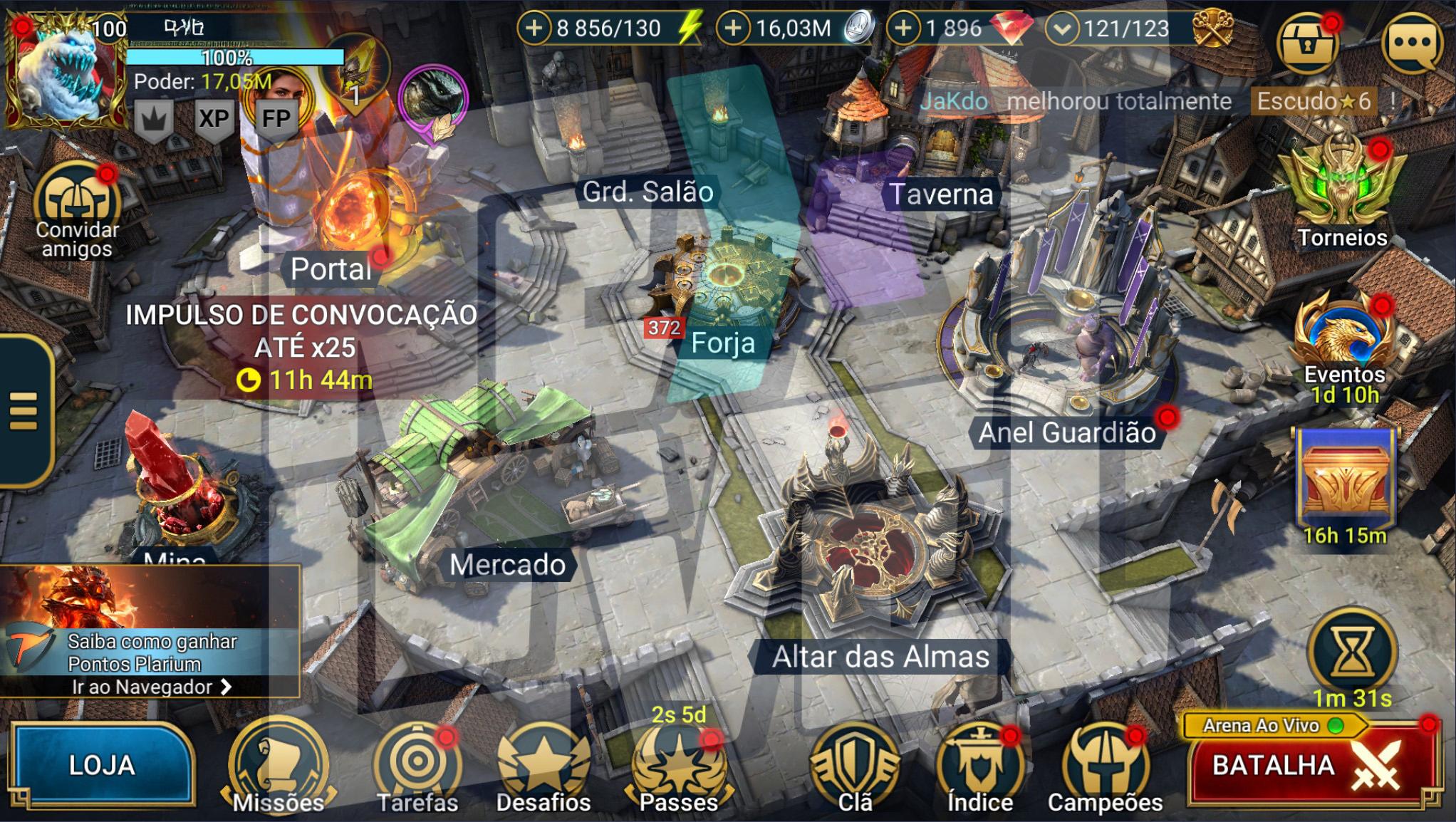Open the treasure chest inbox icon

(x=1307, y=44)
